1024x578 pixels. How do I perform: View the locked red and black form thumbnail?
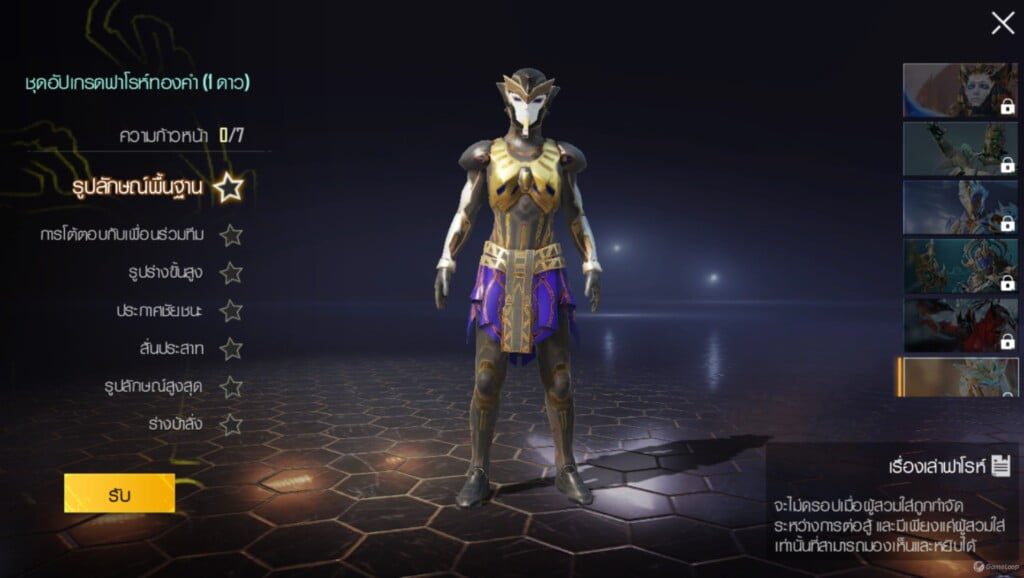pyautogui.click(x=960, y=324)
